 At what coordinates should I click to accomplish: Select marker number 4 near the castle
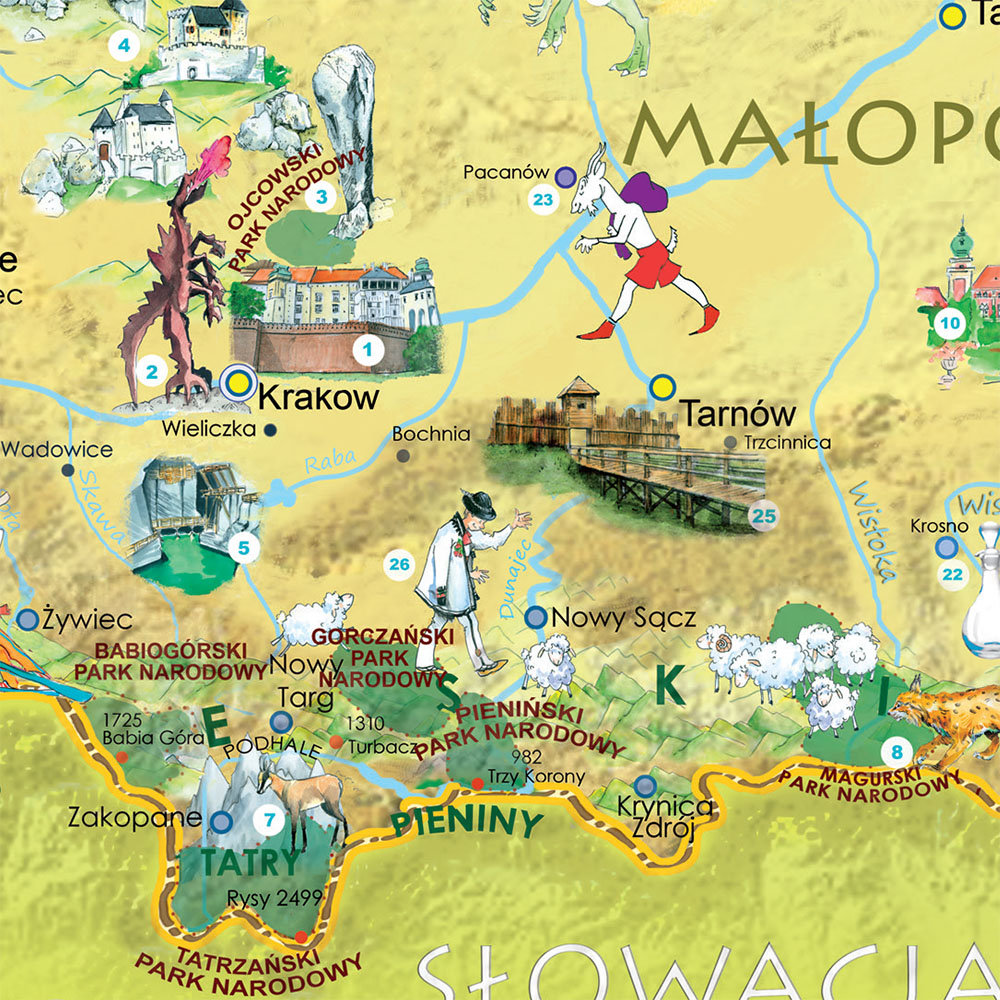coord(124,45)
